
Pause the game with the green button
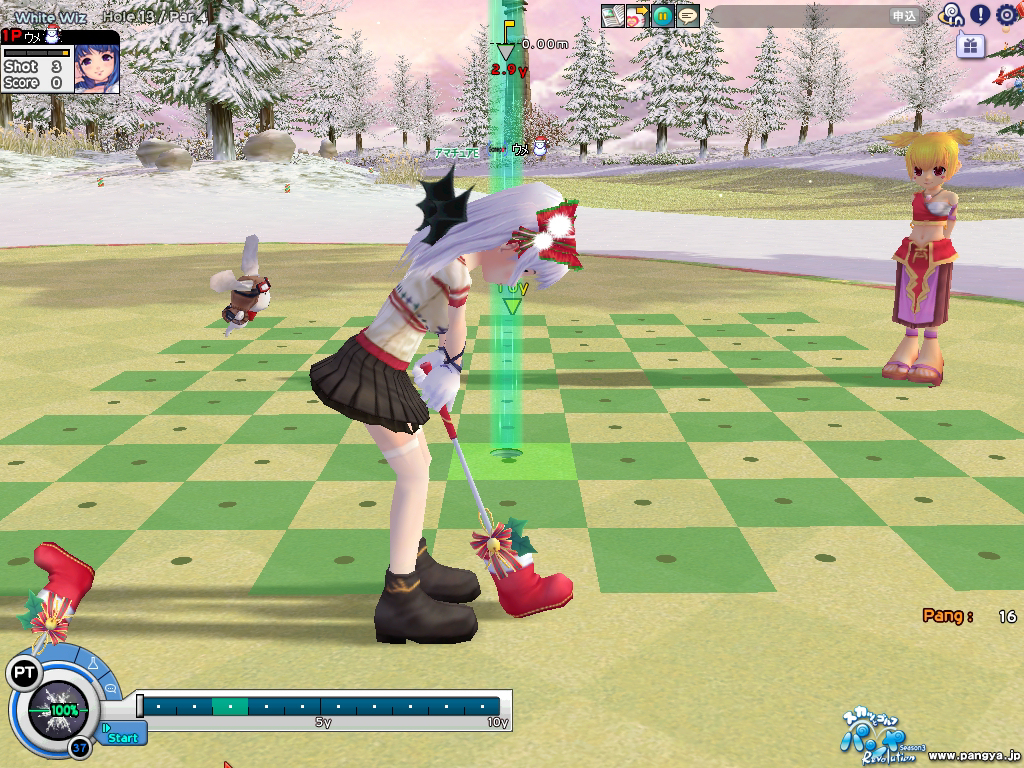click(662, 16)
